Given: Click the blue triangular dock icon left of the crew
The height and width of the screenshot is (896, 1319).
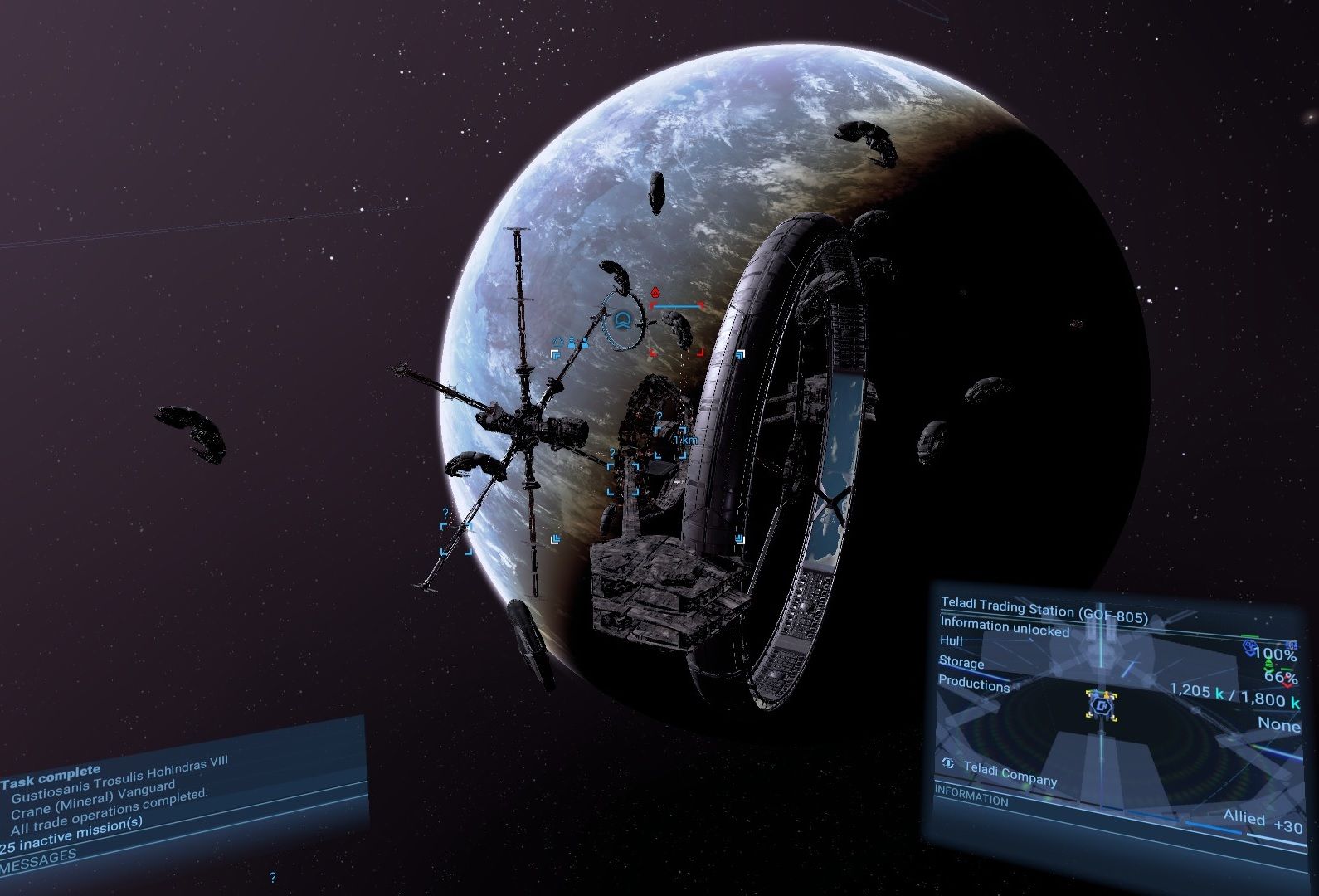Looking at the screenshot, I should [559, 341].
